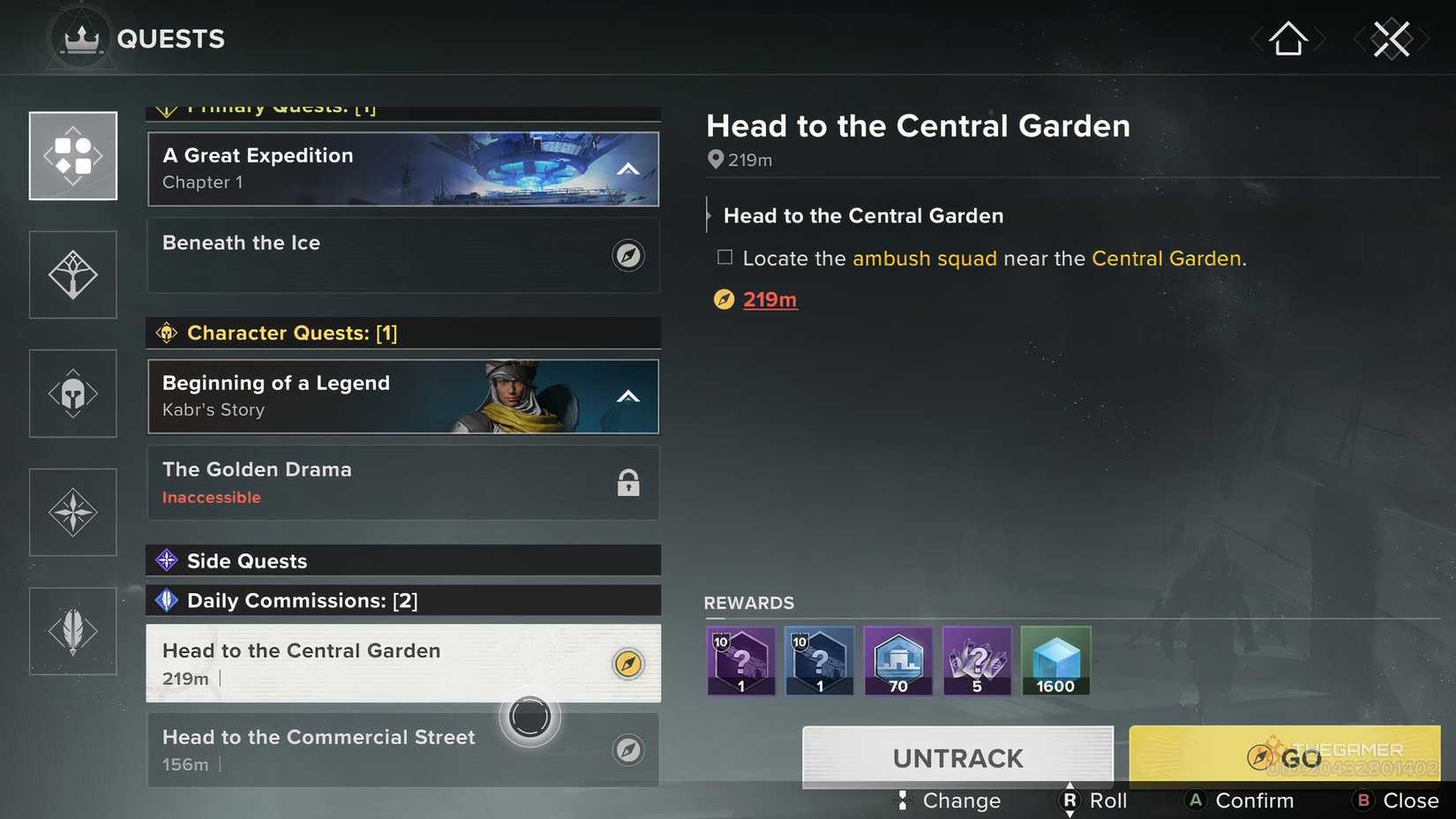The image size is (1456, 819).
Task: Collapse the A Great Expedition quest banner
Action: tap(628, 169)
